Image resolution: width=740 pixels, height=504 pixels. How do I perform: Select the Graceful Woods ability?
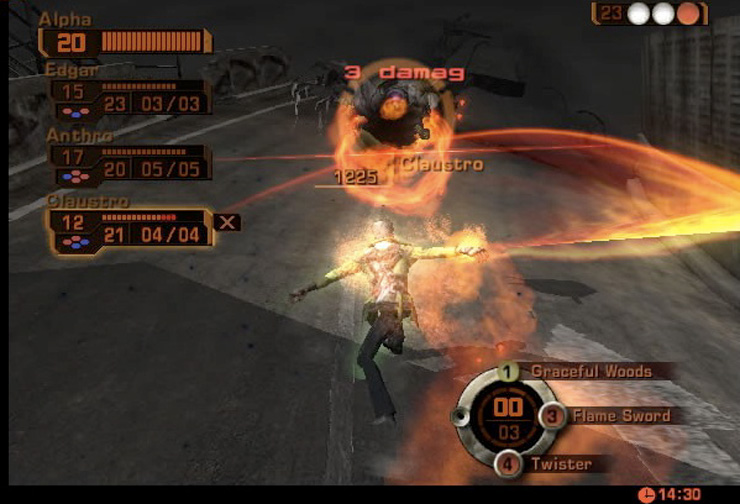point(590,371)
